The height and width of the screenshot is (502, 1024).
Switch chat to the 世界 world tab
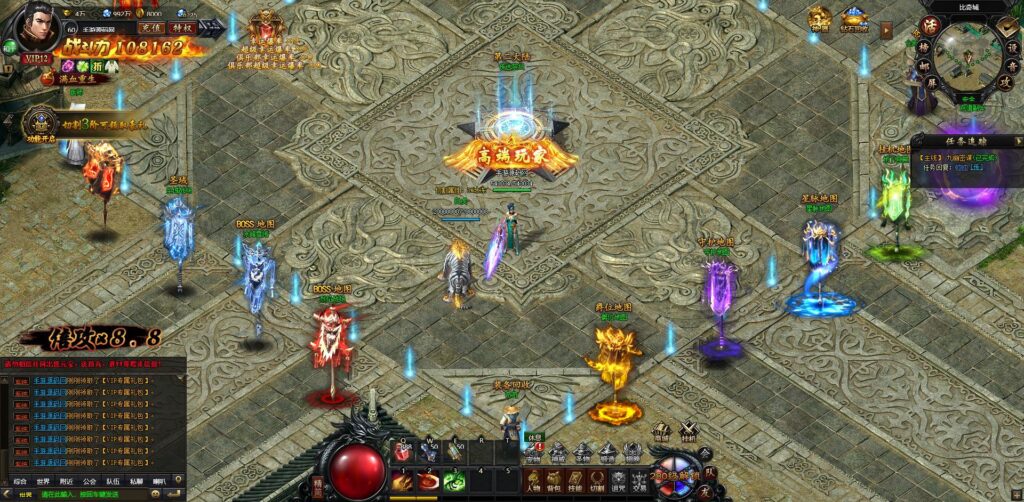(x=44, y=481)
